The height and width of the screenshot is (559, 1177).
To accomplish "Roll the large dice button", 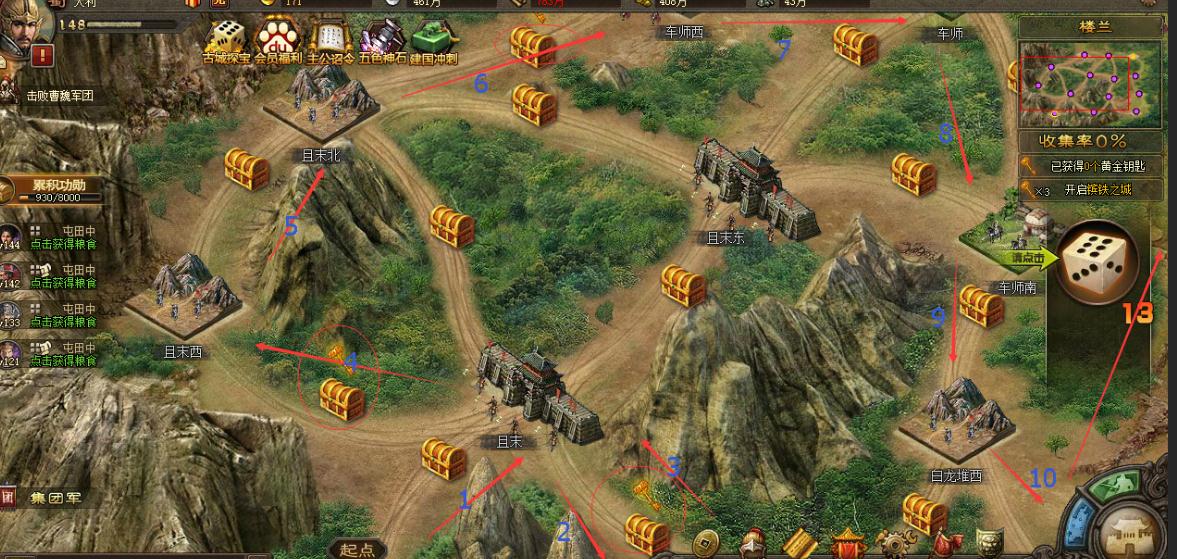I will pos(1092,264).
